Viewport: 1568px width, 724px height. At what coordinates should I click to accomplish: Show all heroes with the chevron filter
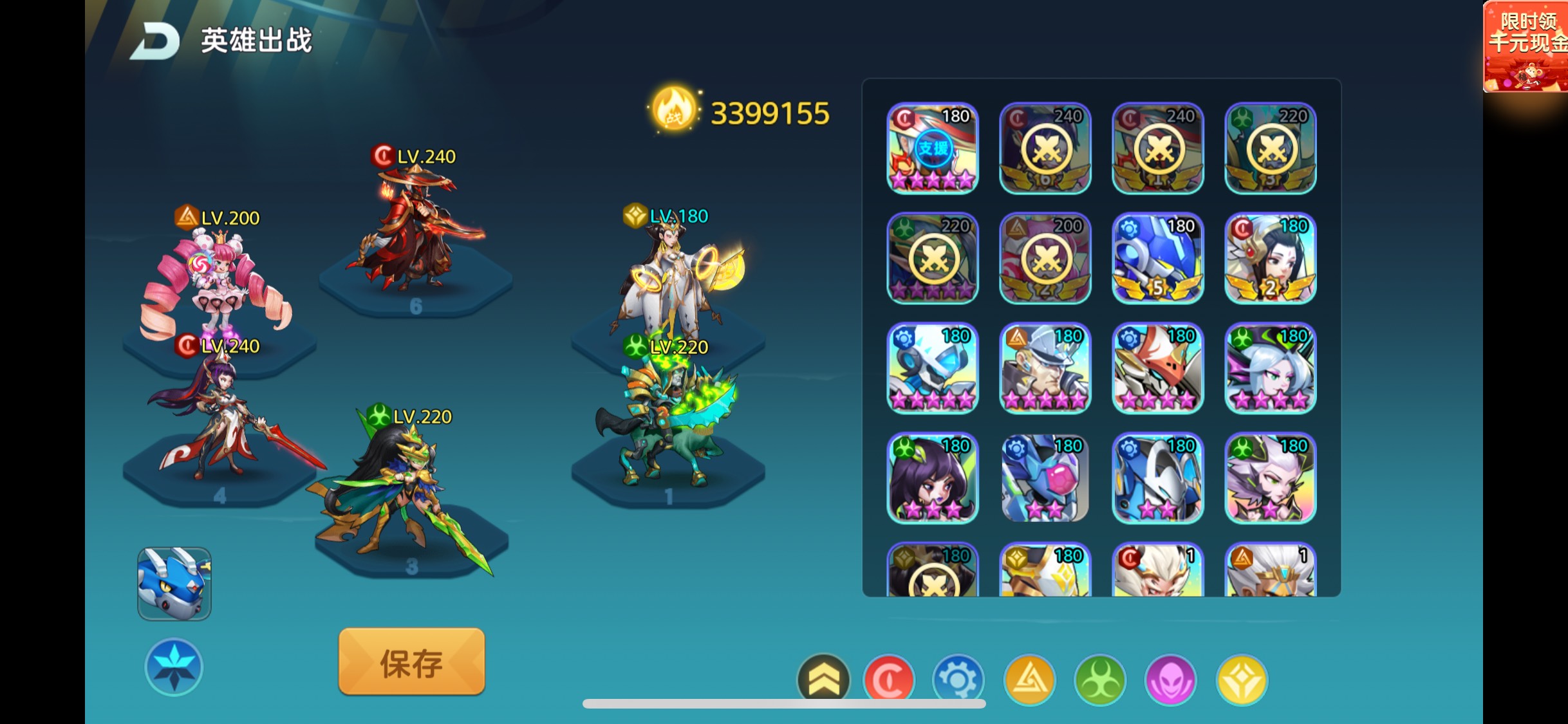[x=823, y=680]
